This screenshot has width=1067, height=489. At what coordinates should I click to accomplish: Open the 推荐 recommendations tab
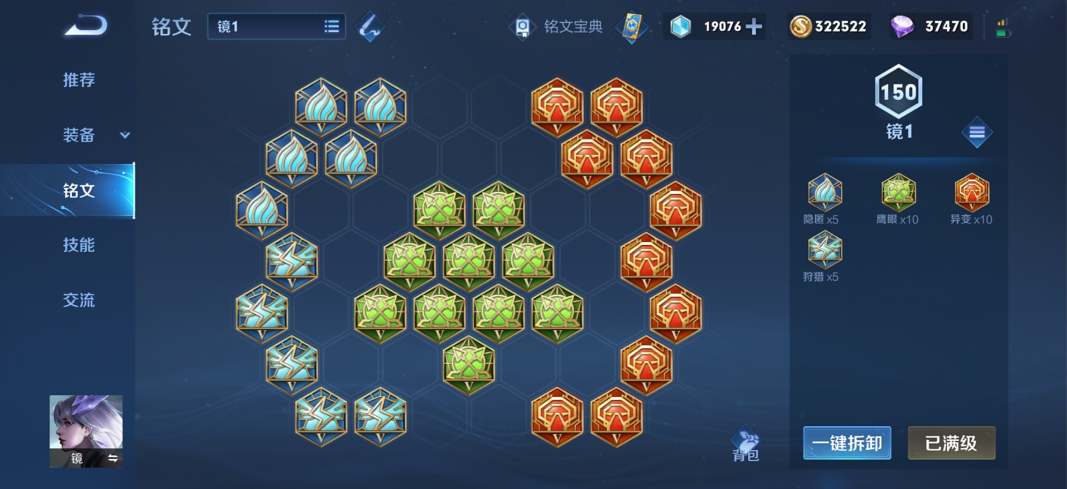coord(79,80)
